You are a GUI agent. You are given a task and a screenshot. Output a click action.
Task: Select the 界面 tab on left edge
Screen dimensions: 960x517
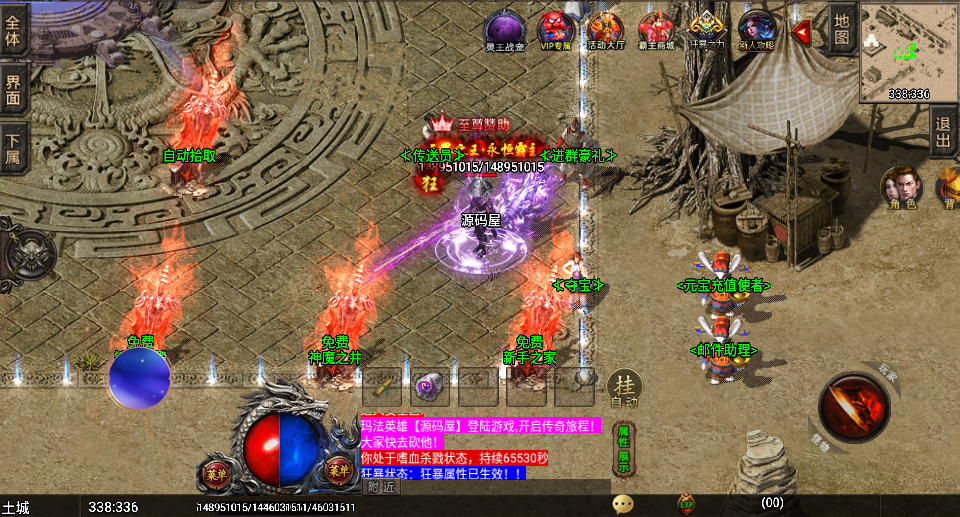coord(13,89)
